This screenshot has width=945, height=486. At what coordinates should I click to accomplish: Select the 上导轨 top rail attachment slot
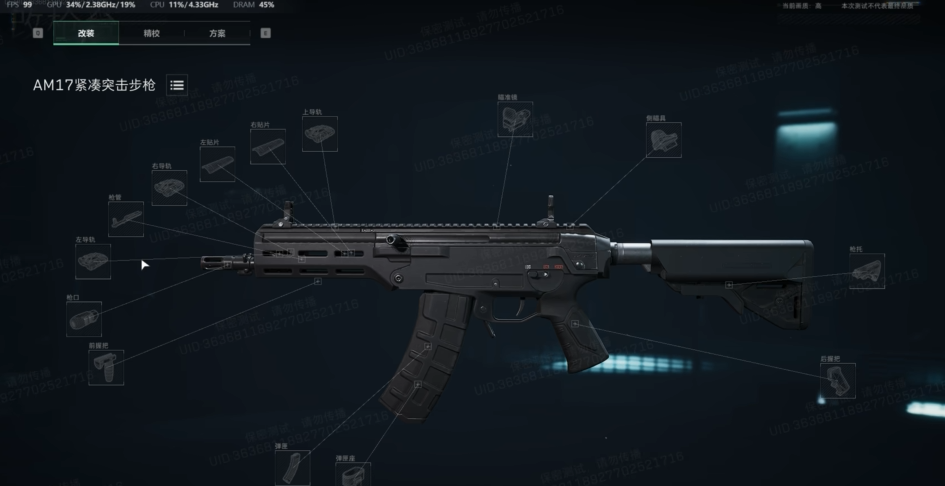[x=319, y=134]
